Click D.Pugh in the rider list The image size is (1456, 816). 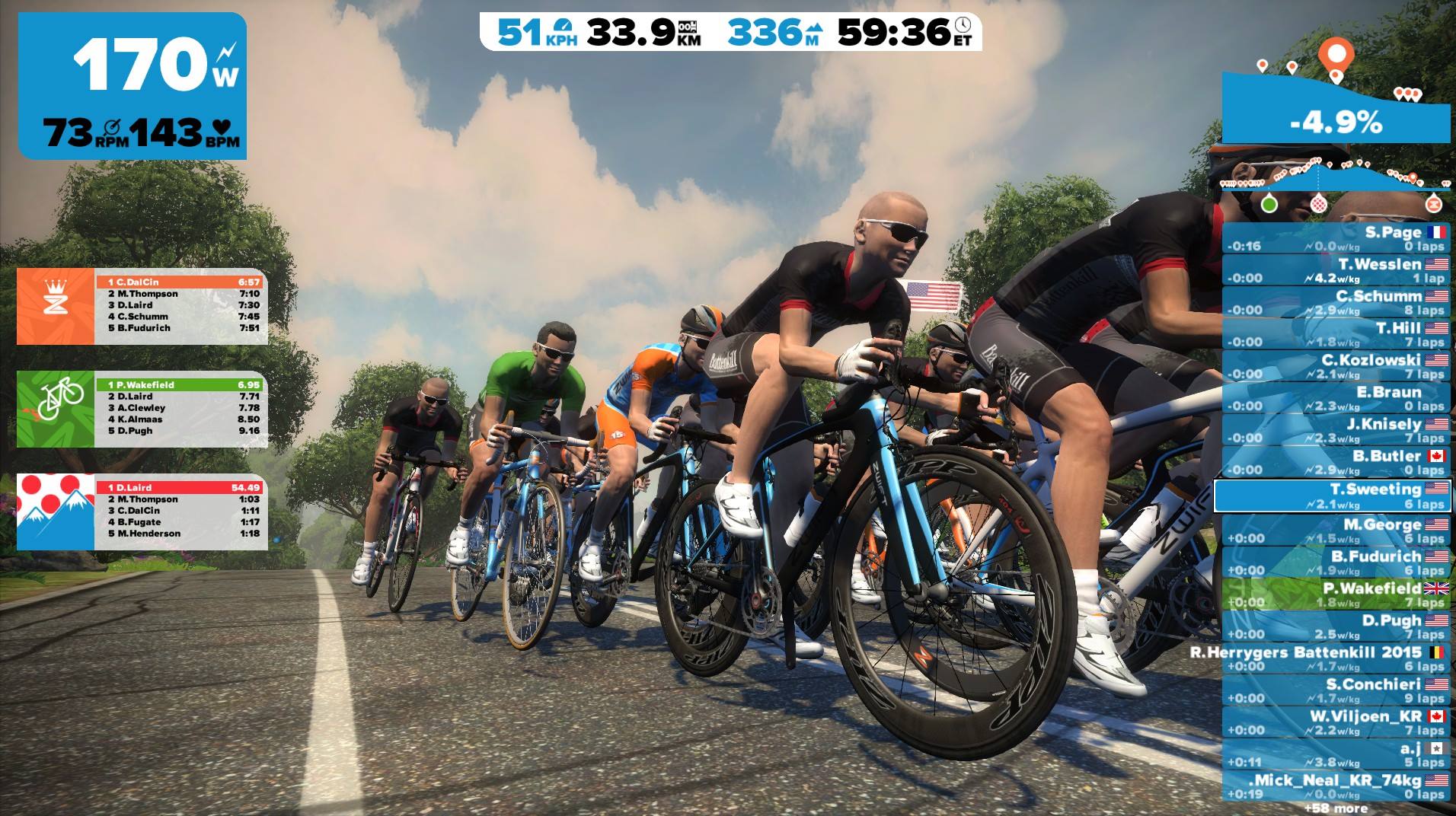tap(1336, 626)
